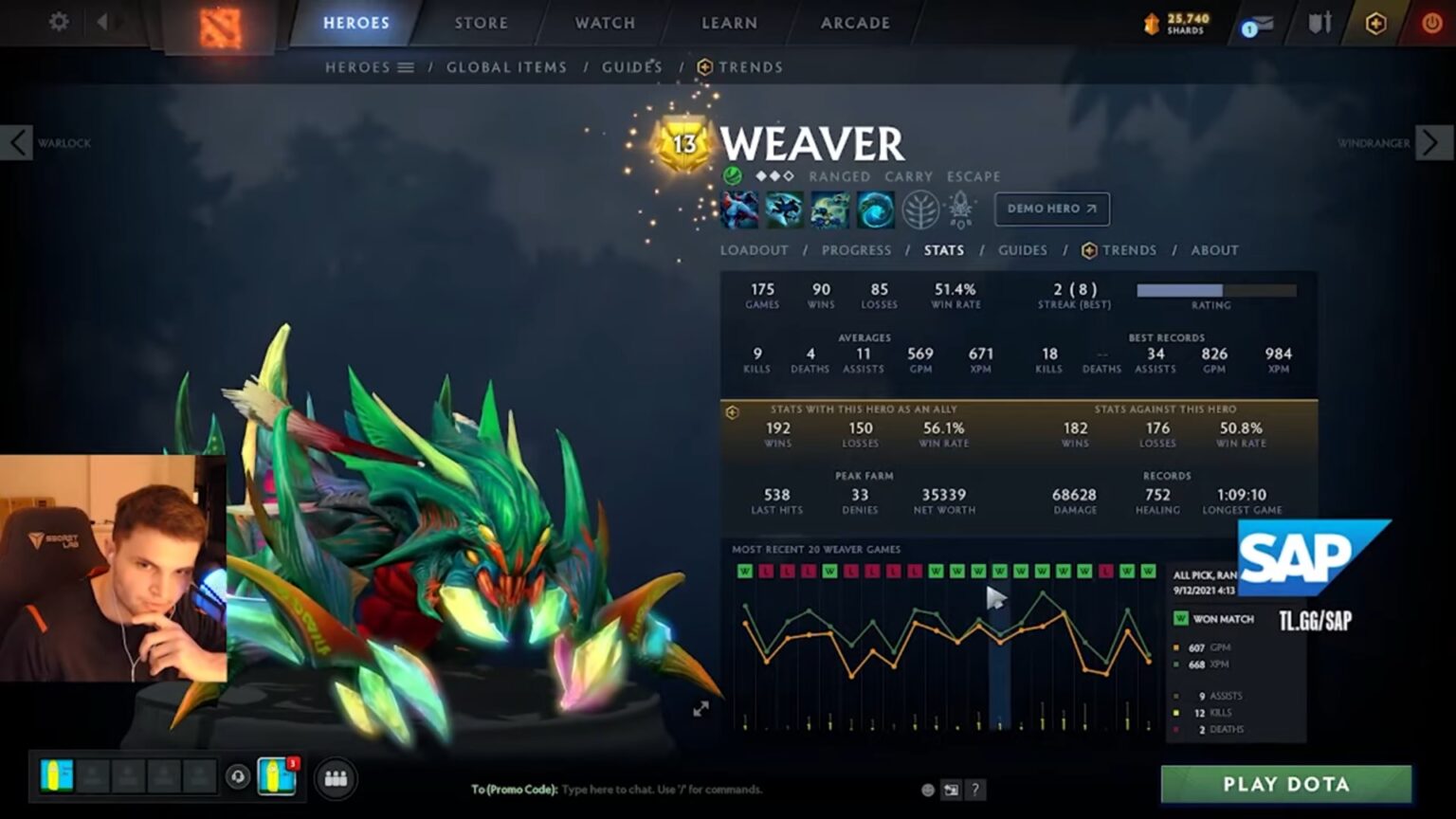Expand the recent games graph to fullscreen
1456x819 pixels.
pos(701,706)
